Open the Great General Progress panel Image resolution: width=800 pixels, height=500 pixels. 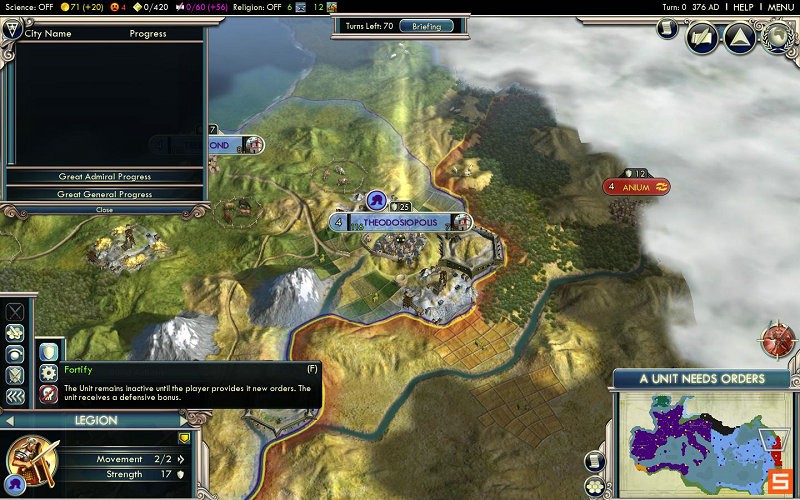coord(104,194)
